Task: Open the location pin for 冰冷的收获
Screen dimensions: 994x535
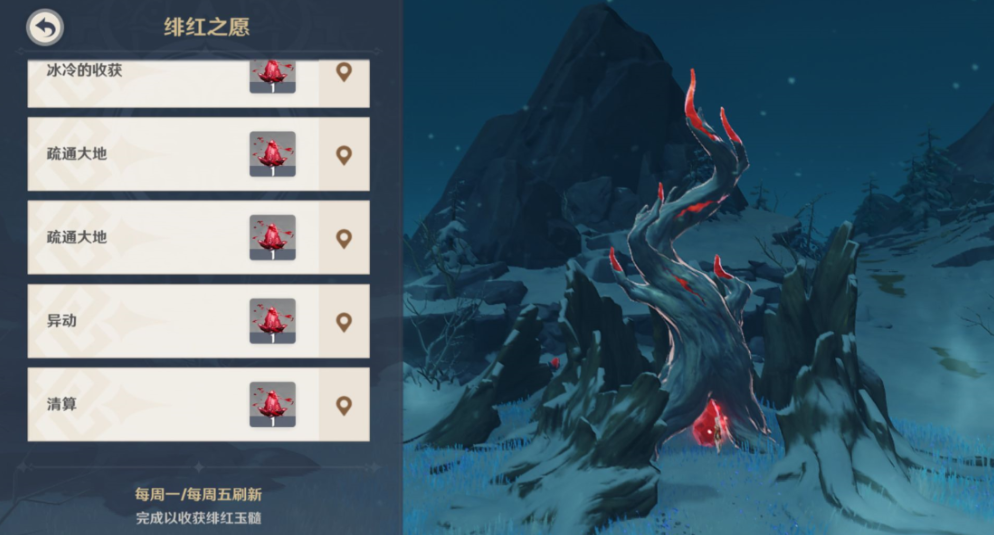Action: click(x=344, y=73)
